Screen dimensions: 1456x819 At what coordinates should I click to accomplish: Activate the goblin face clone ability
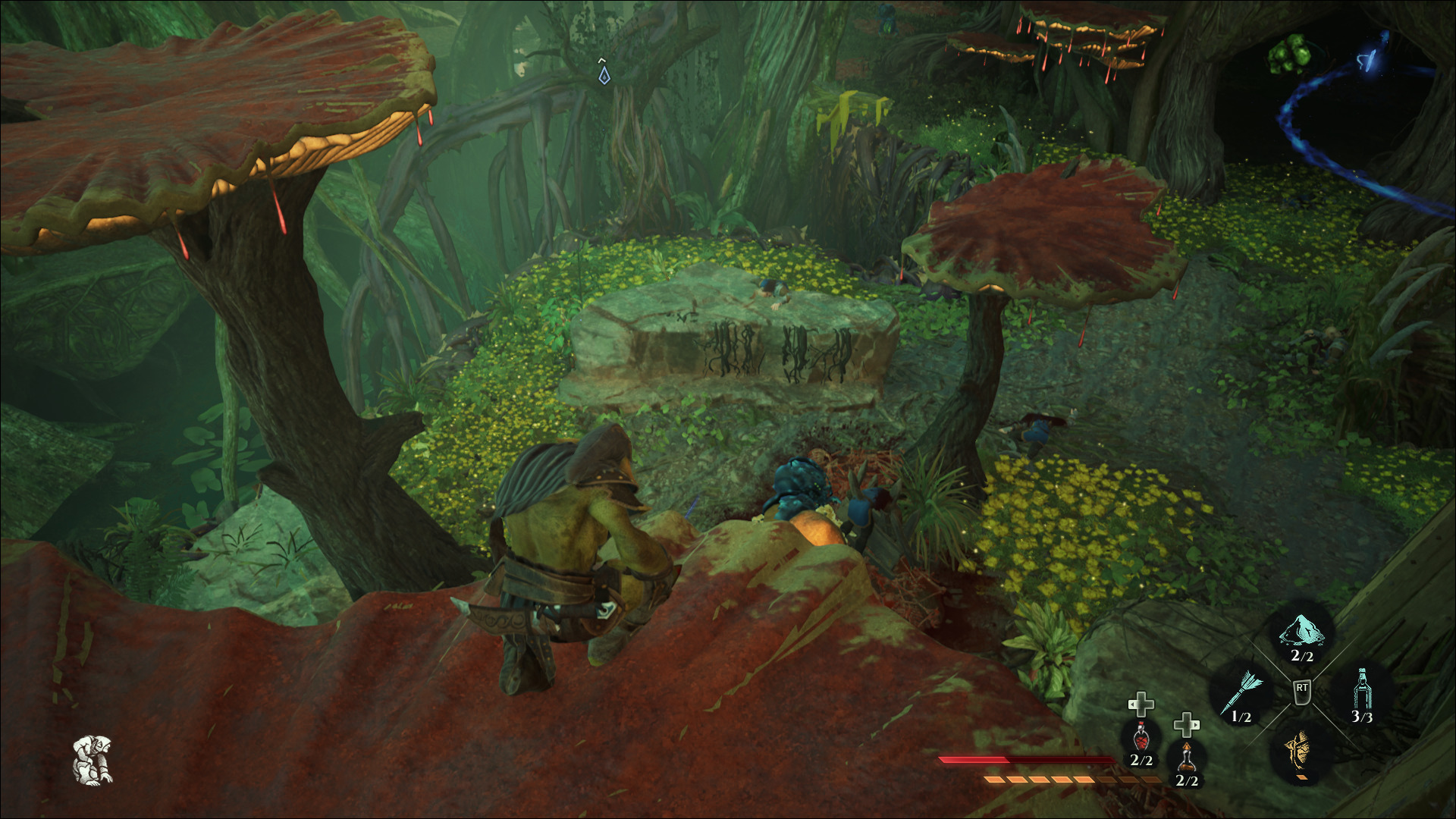click(1301, 751)
